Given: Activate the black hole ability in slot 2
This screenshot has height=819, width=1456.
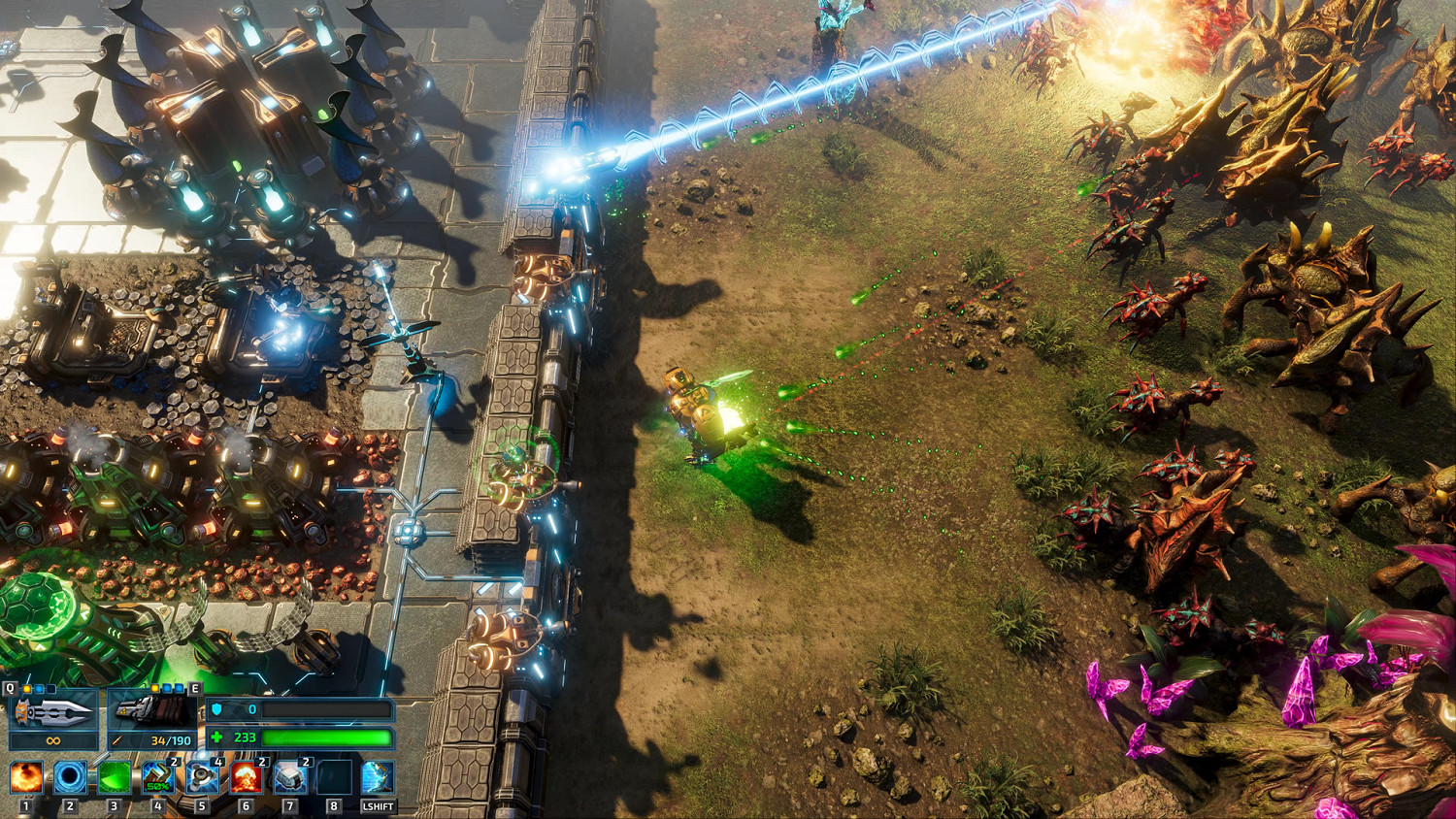Looking at the screenshot, I should 71,778.
